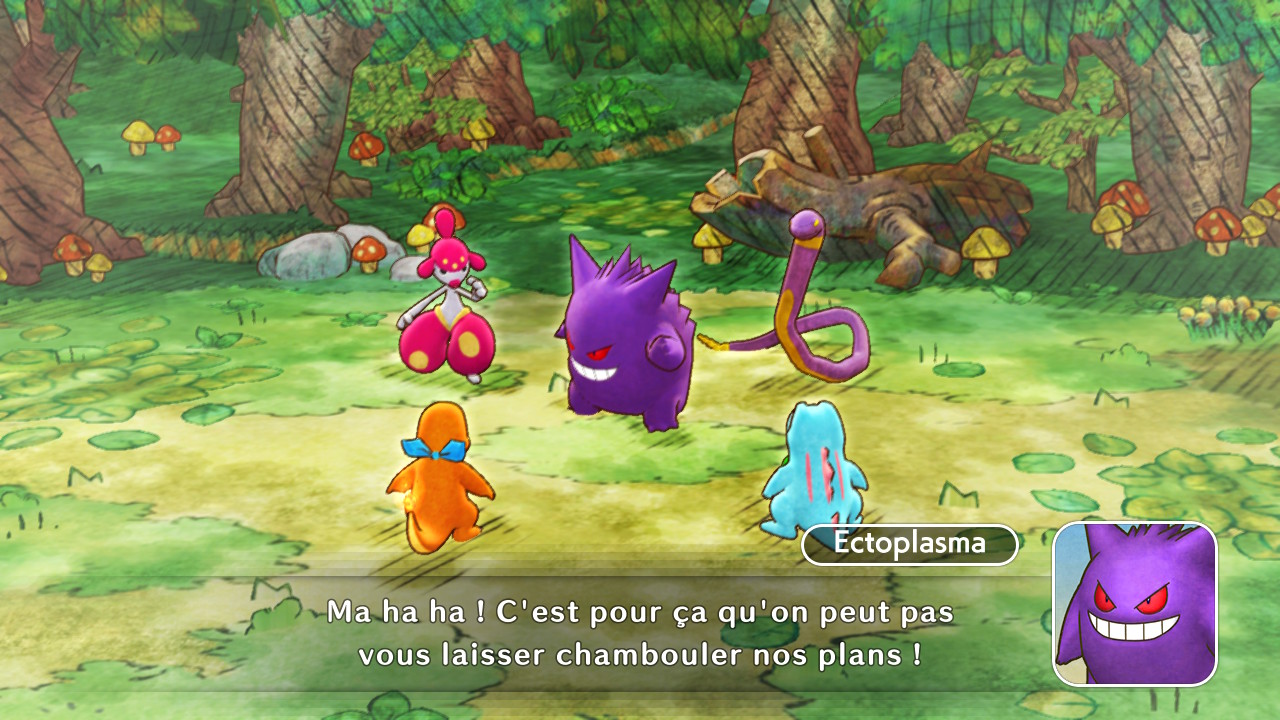Click Ectoplasma's speaker portrait
This screenshot has height=720, width=1280.
[1134, 603]
